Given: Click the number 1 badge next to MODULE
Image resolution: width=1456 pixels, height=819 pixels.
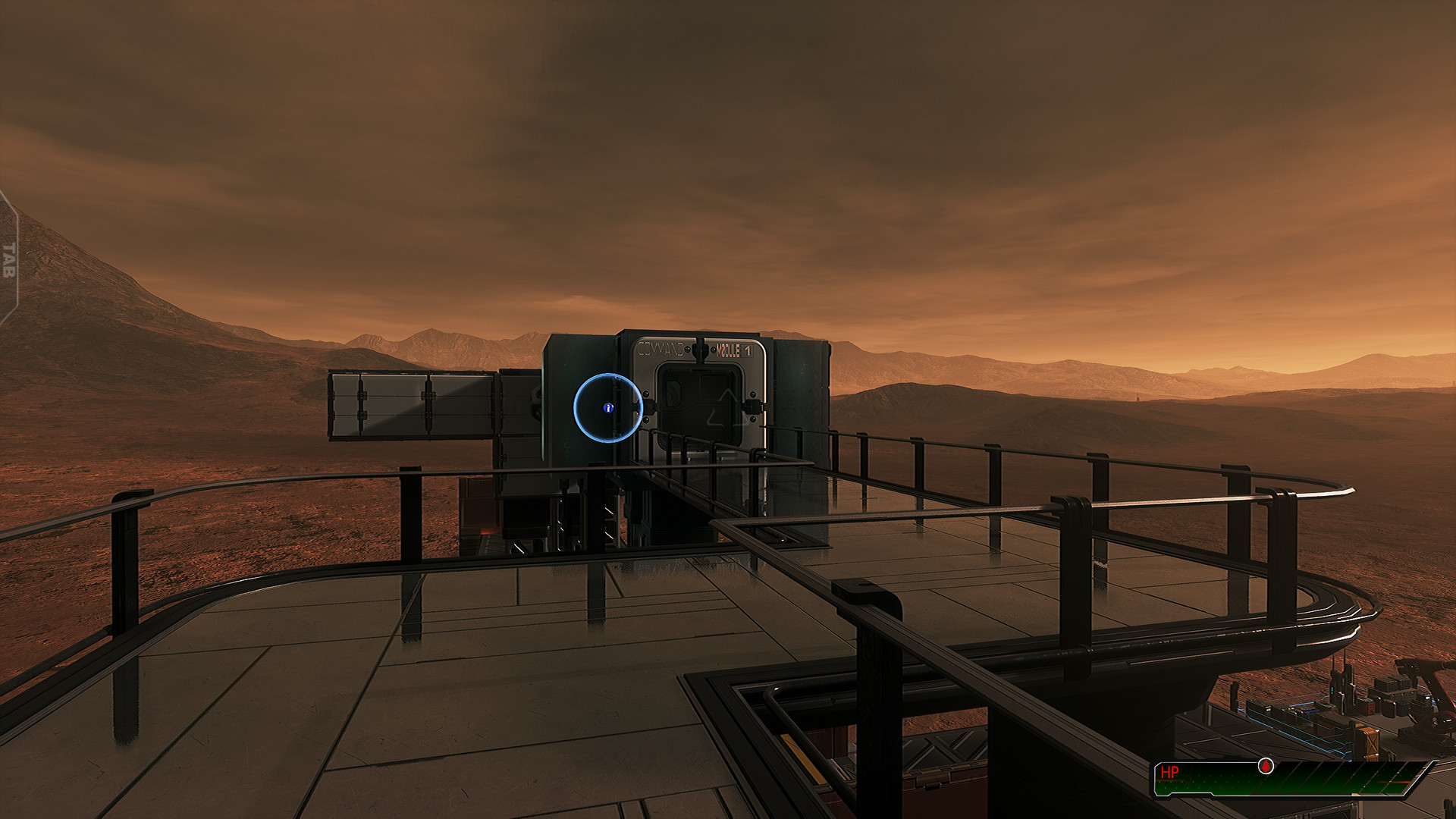Looking at the screenshot, I should [x=749, y=350].
